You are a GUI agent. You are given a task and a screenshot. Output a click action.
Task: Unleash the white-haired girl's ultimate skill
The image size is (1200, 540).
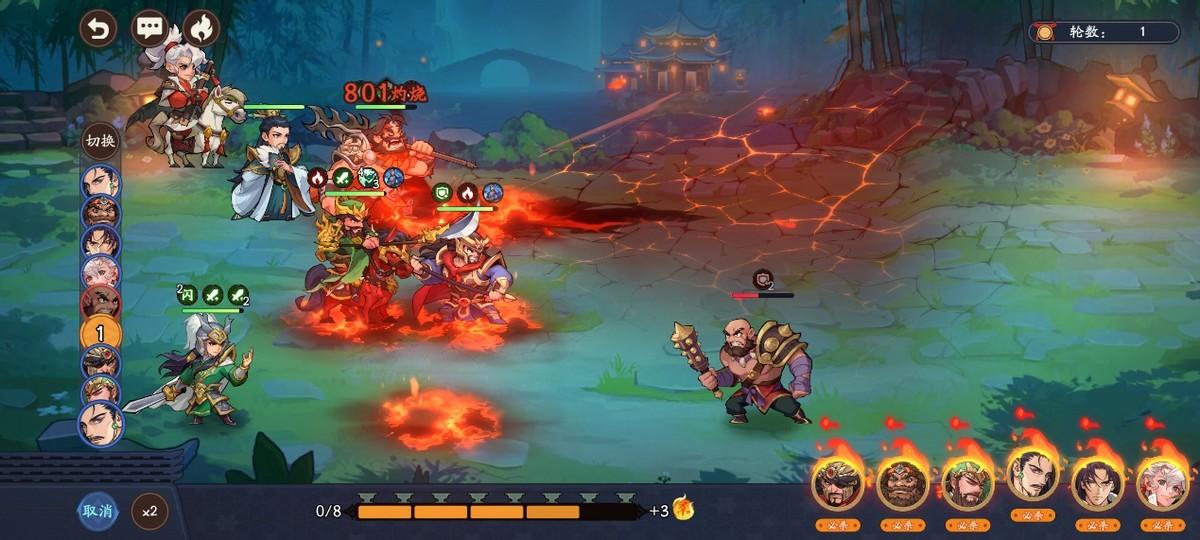[1162, 484]
